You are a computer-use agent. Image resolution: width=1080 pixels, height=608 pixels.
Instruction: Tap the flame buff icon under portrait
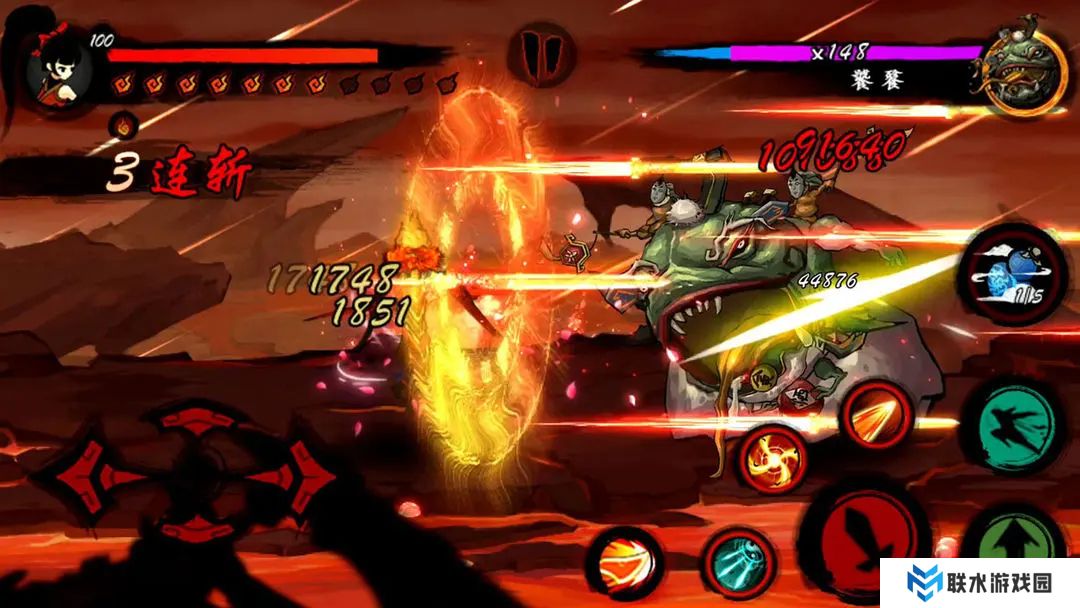[123, 125]
